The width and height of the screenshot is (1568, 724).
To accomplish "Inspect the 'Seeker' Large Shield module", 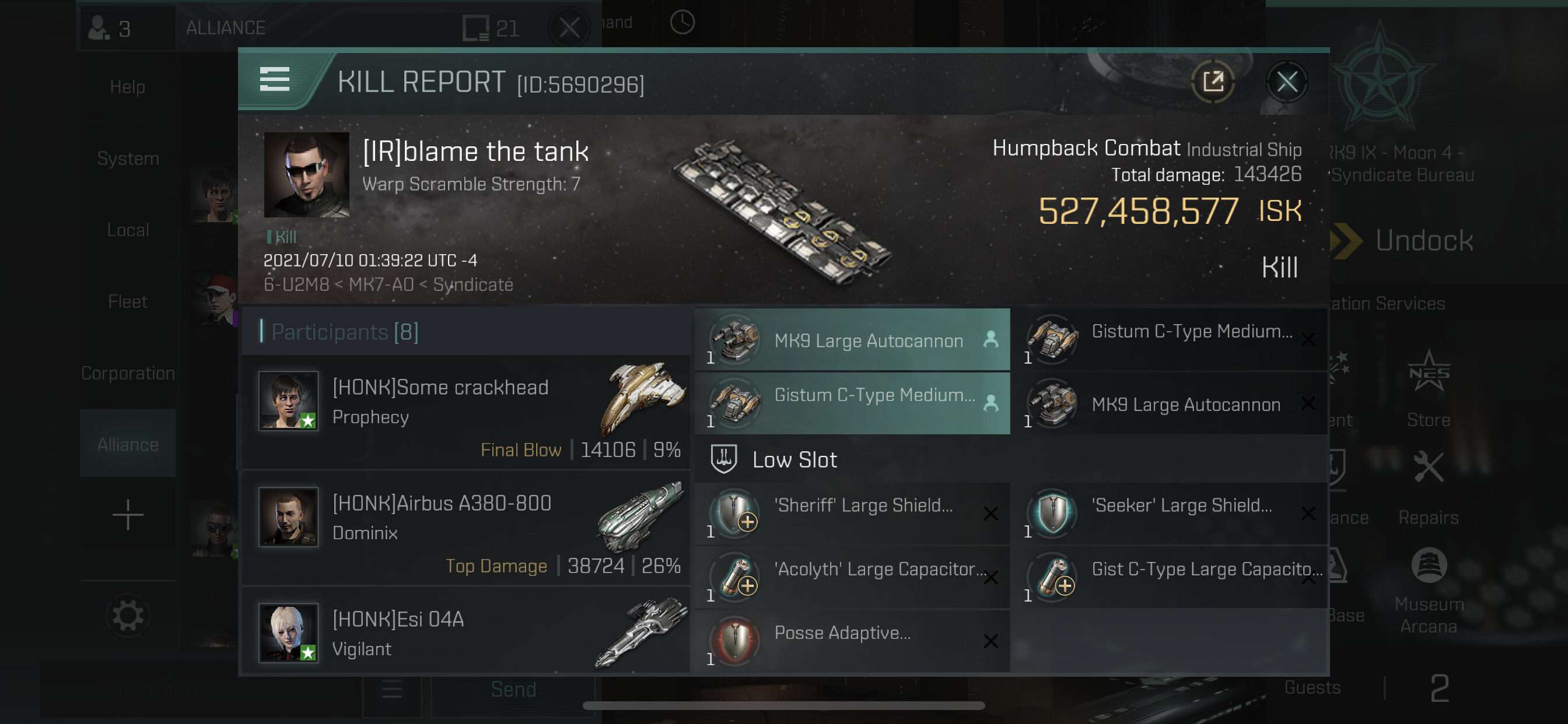I will (1168, 513).
